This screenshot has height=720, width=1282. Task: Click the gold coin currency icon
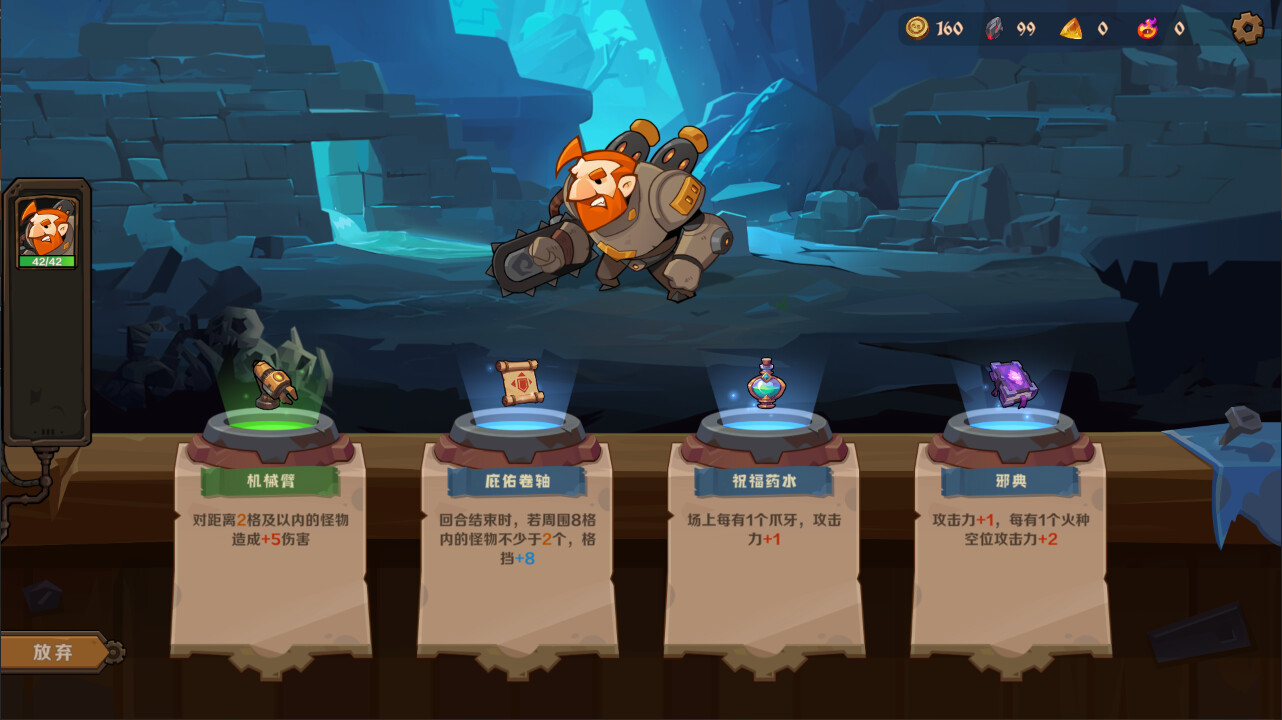916,28
